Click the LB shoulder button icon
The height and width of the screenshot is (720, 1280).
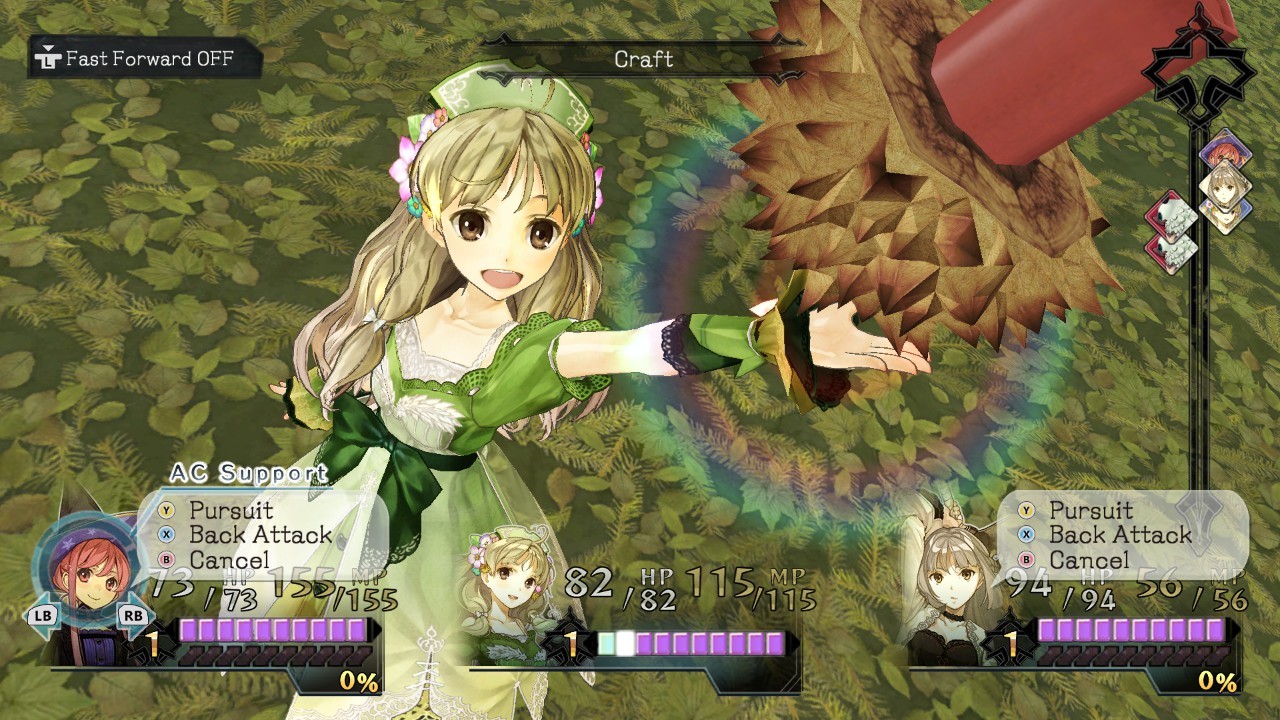coord(42,614)
